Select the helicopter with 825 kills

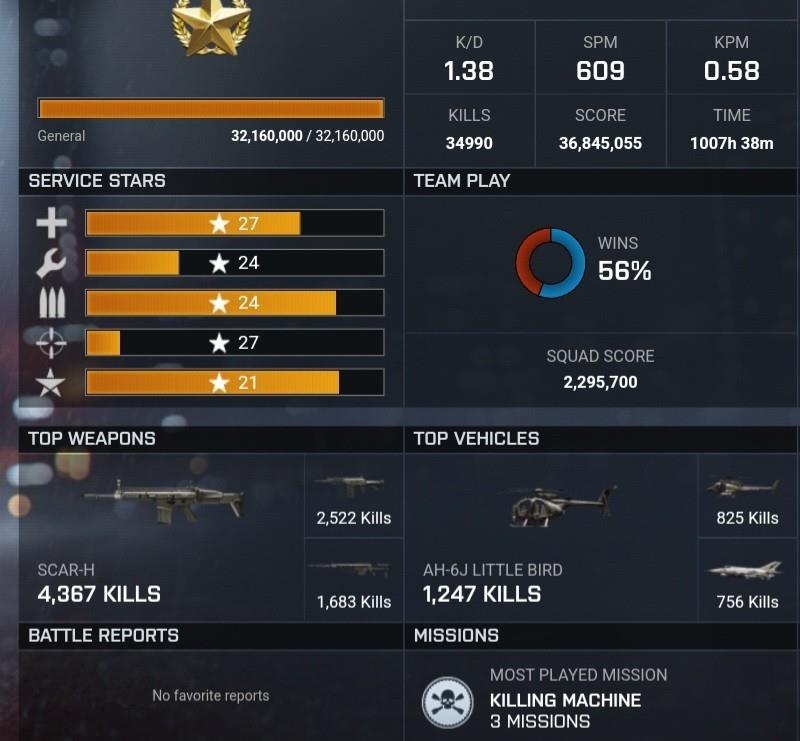point(746,497)
